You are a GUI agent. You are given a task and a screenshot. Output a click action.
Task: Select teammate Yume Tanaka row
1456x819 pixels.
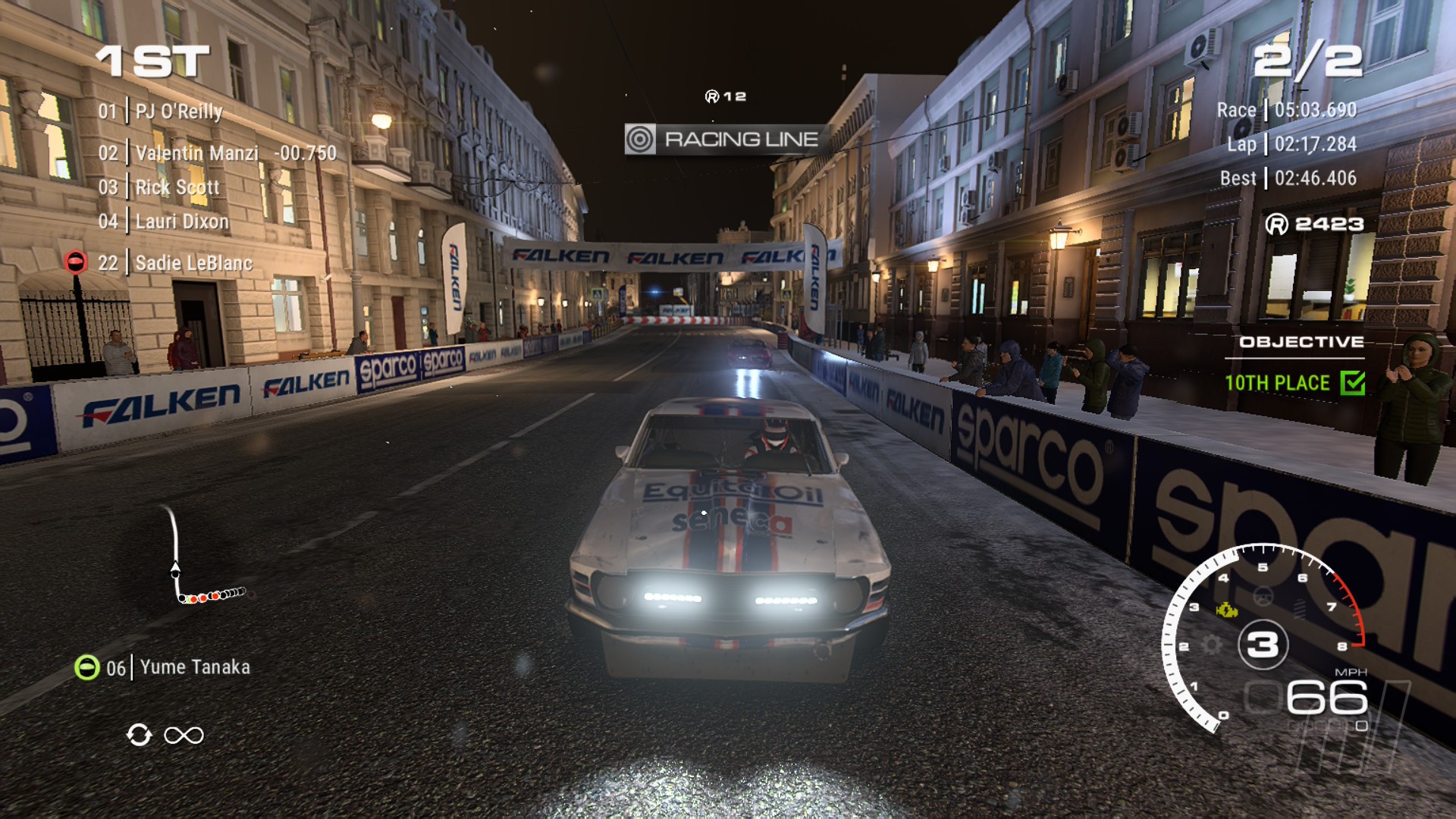194,667
